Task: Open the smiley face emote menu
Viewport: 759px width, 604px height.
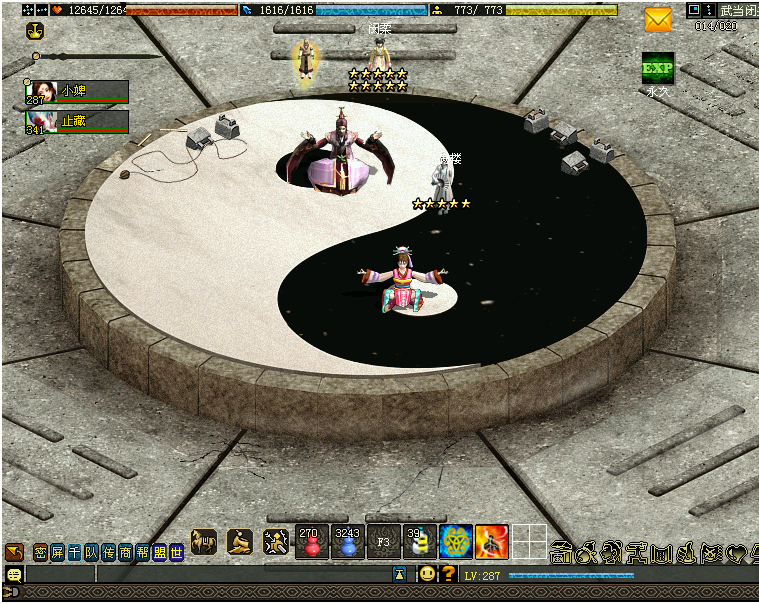Action: pyautogui.click(x=427, y=574)
